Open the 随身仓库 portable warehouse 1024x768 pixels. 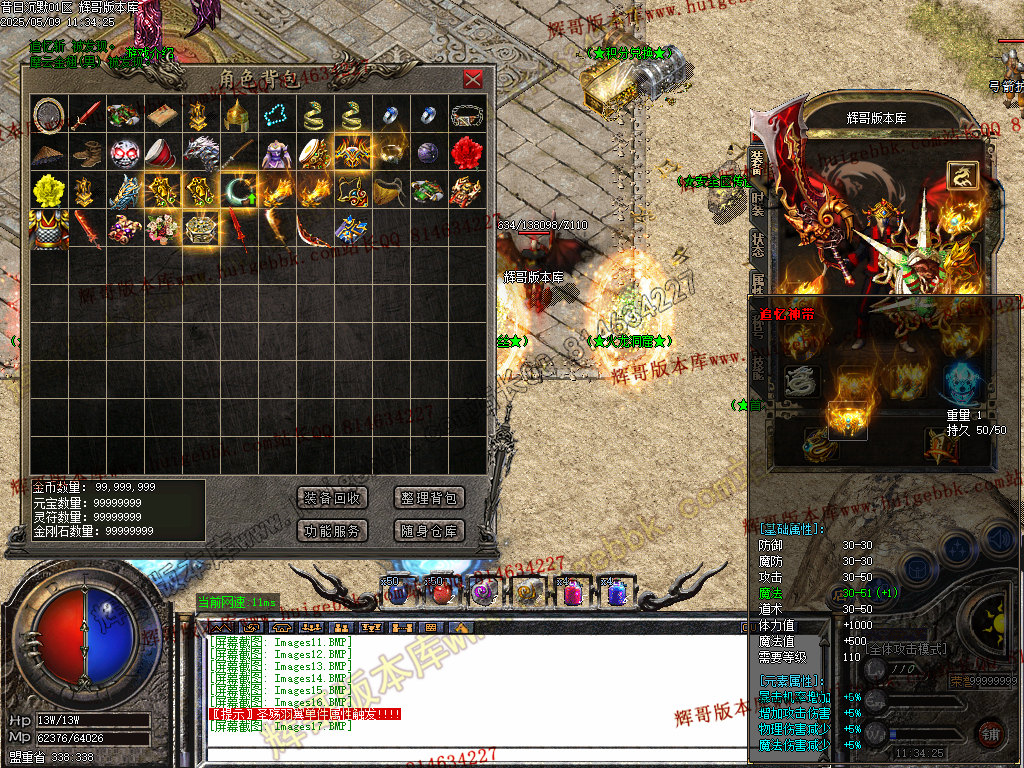click(x=429, y=531)
